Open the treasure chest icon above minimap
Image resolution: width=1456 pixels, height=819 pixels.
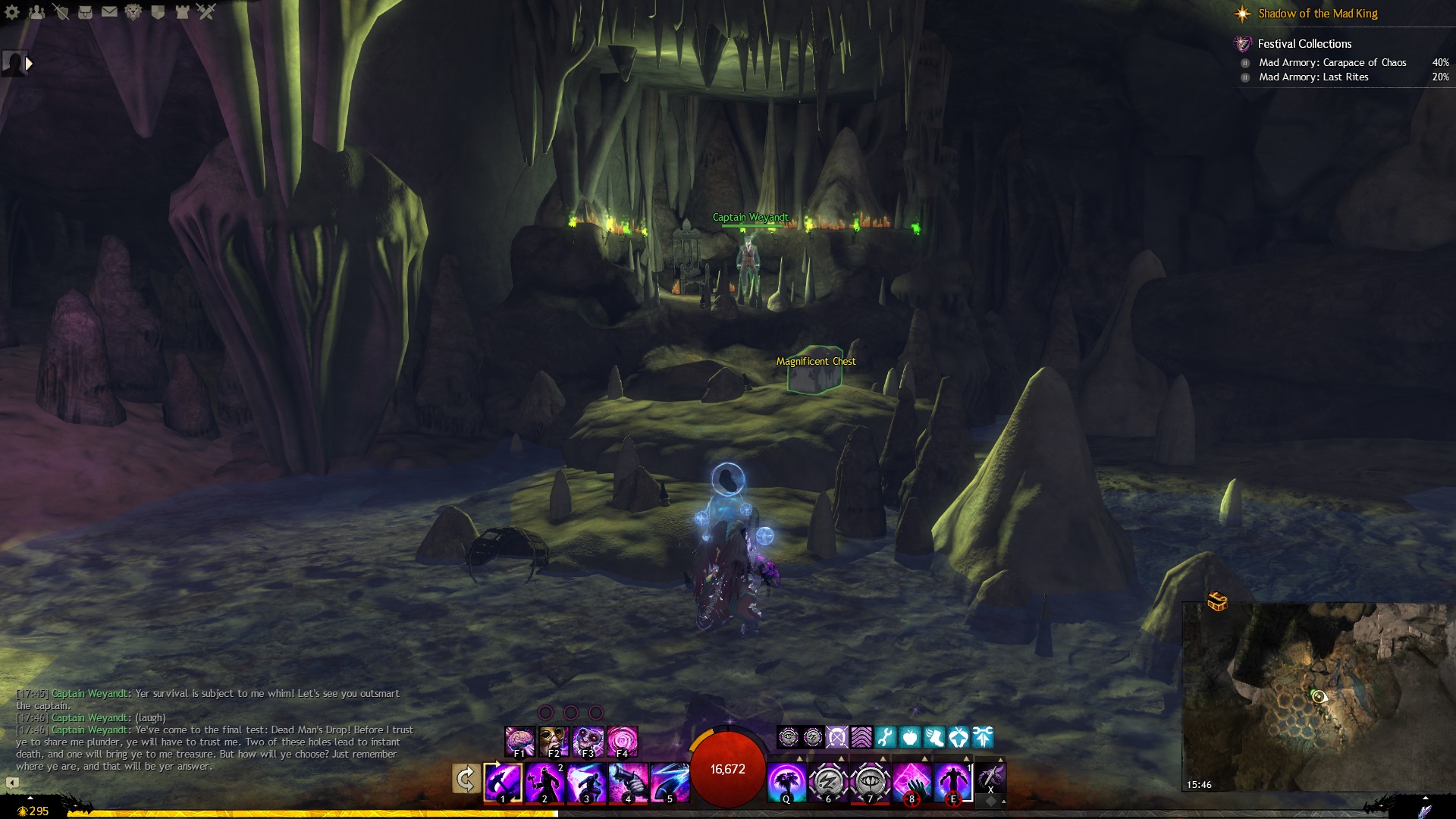(1217, 601)
